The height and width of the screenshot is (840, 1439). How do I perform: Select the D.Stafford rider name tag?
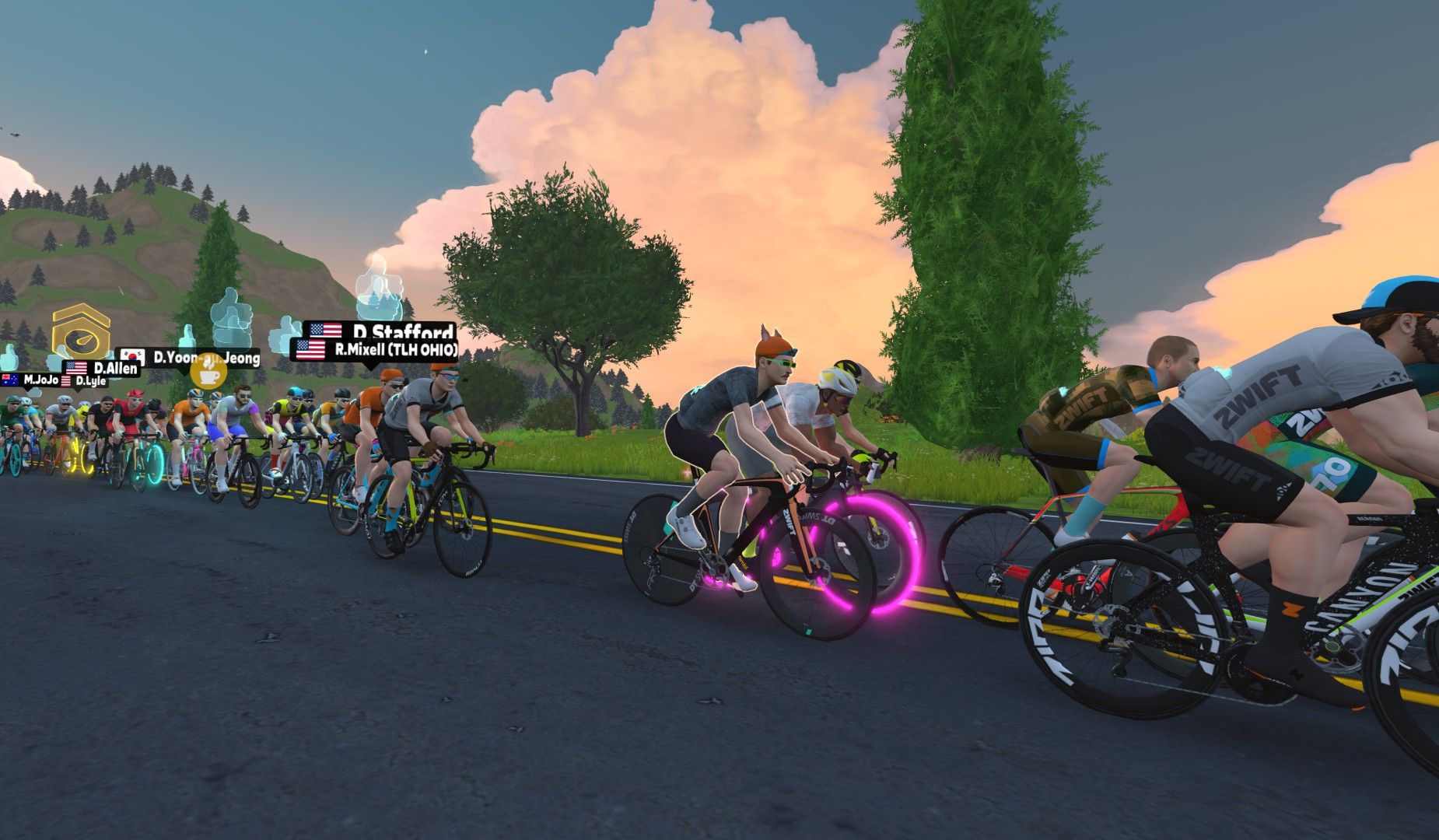(380, 331)
